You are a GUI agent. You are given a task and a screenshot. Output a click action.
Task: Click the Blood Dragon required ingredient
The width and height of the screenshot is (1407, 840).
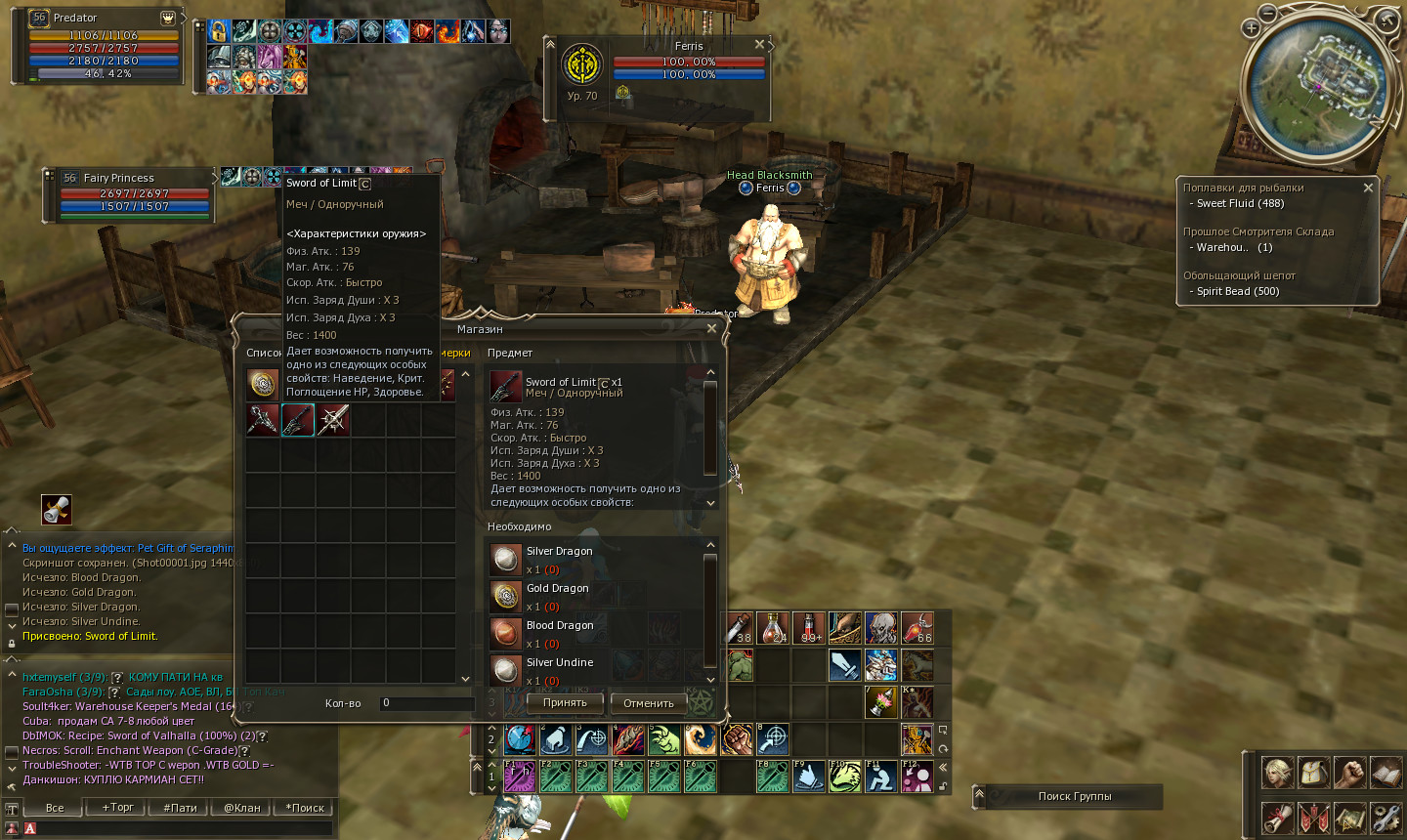[x=559, y=626]
